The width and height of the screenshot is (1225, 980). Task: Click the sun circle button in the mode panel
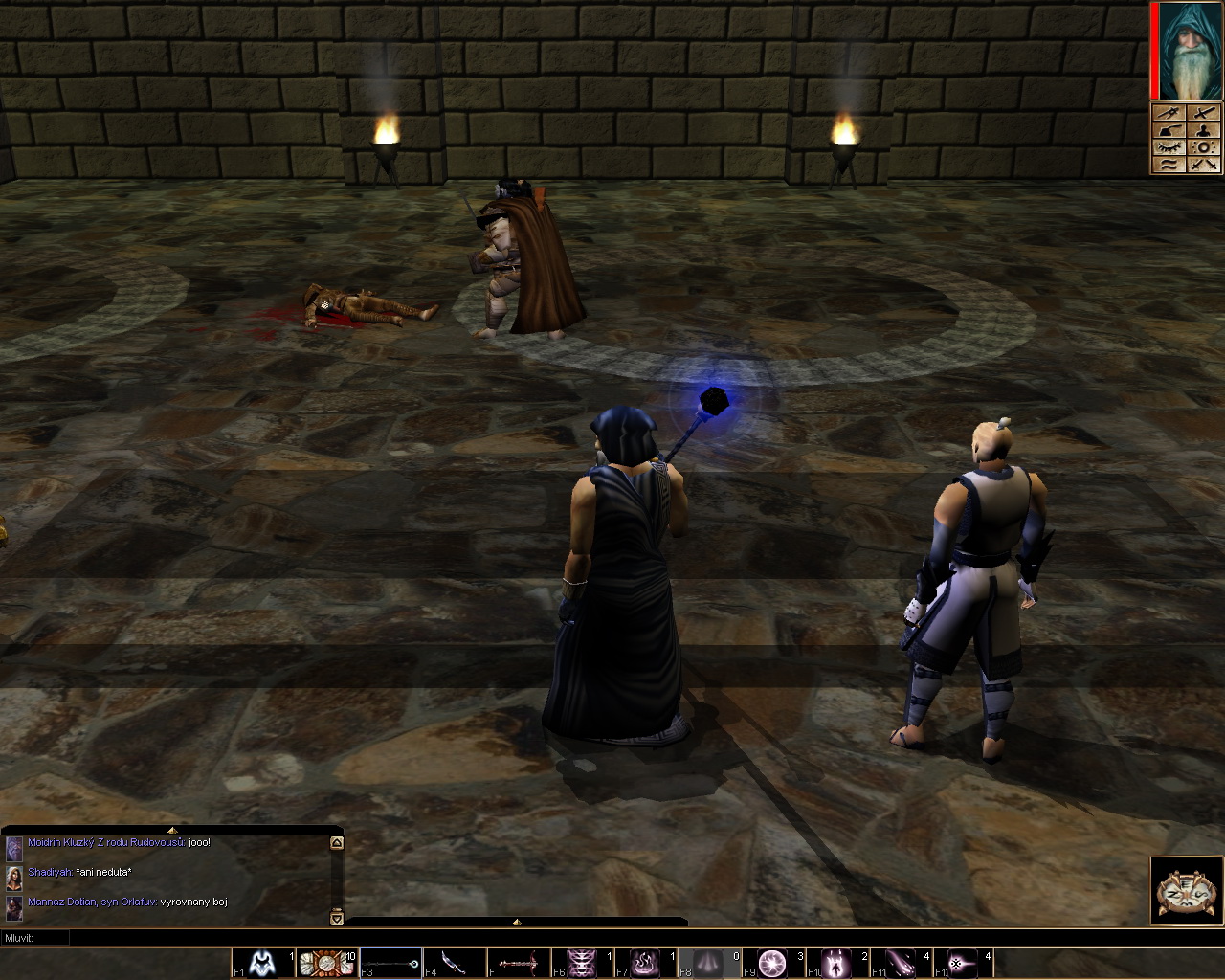tap(1205, 147)
